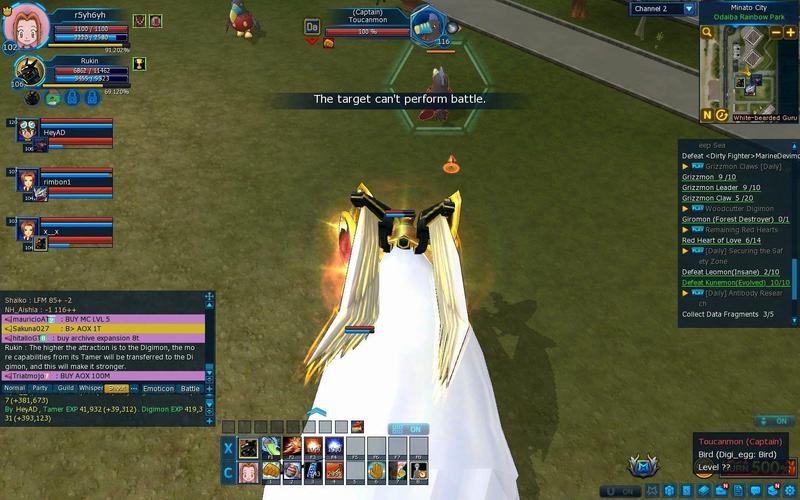
Task: Switch to the Guild chat tab
Action: point(66,388)
